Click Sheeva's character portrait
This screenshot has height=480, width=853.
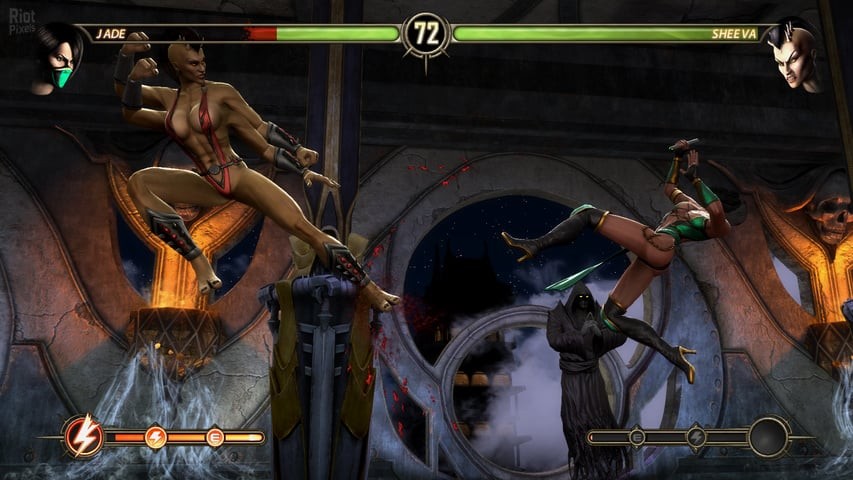[x=795, y=55]
